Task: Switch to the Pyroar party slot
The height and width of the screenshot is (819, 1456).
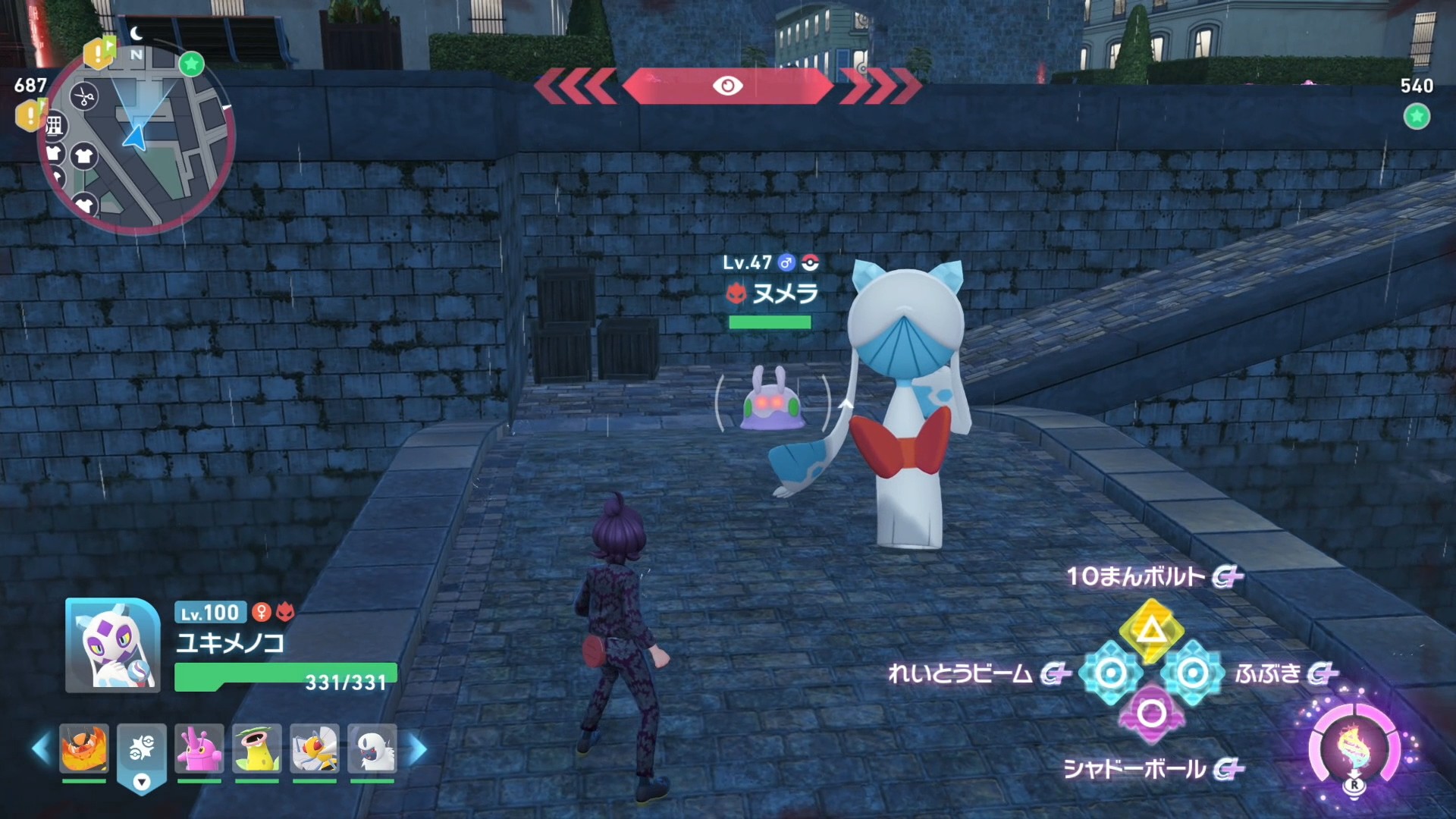Action: 84,748
